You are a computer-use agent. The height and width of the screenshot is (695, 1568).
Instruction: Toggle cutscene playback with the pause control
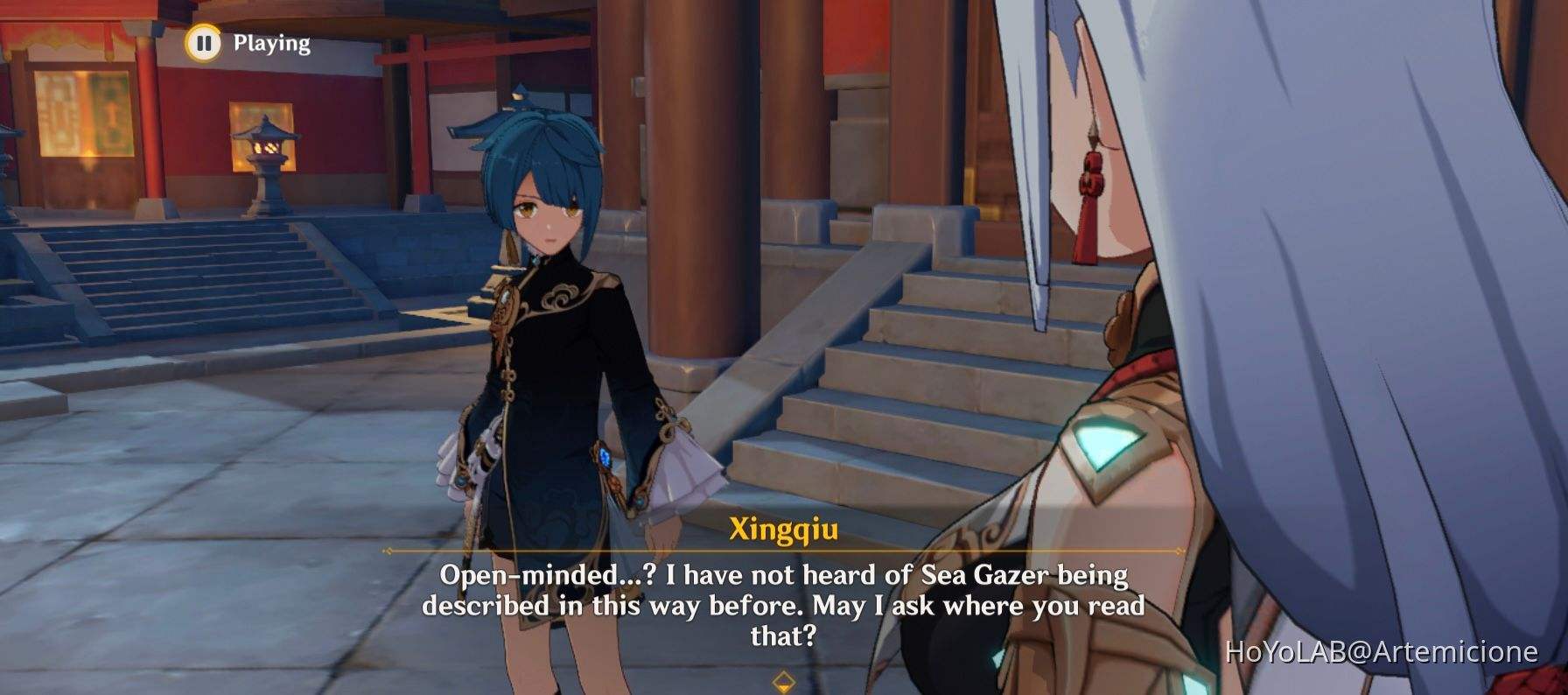click(x=204, y=42)
